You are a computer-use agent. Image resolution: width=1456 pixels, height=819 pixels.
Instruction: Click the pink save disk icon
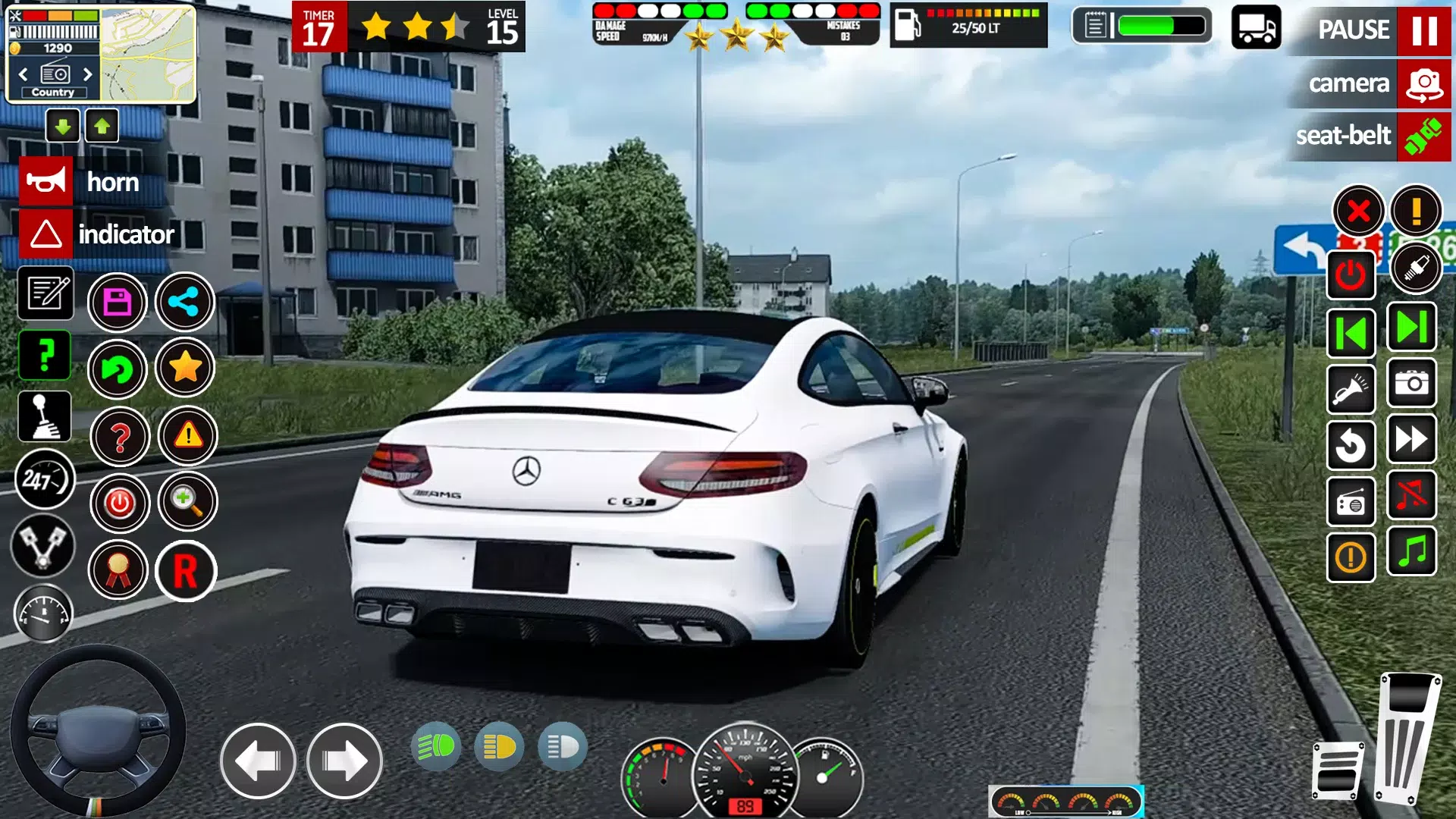[x=117, y=303]
